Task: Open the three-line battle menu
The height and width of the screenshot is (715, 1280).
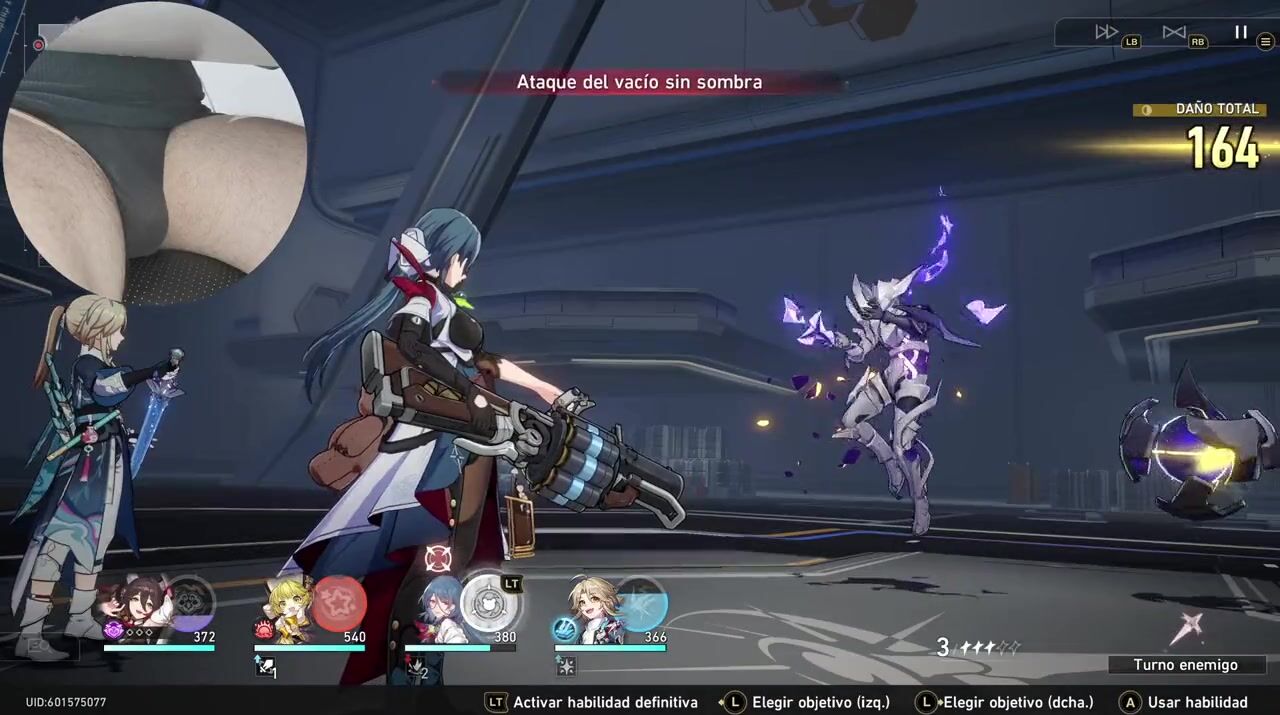Action: [1266, 42]
